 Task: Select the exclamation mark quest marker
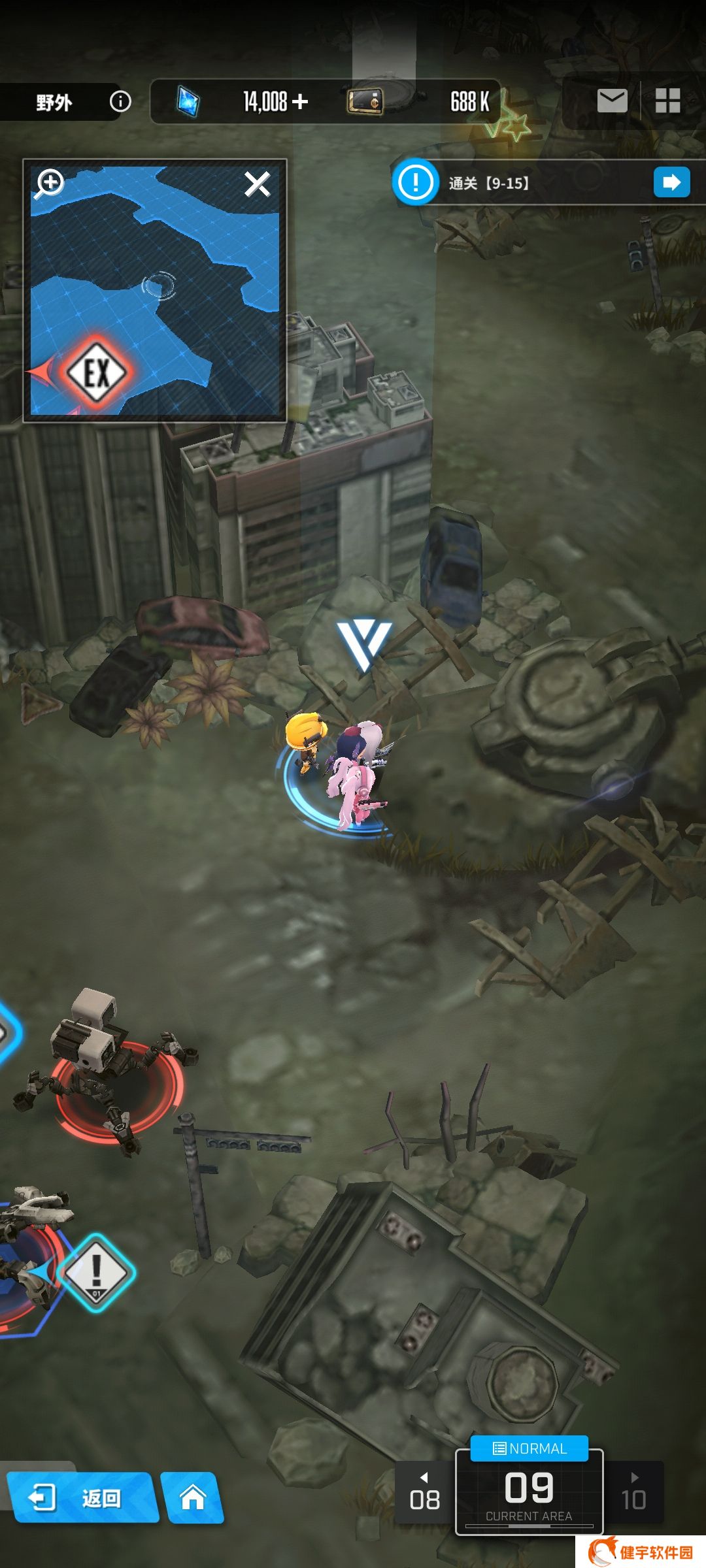(96, 1271)
